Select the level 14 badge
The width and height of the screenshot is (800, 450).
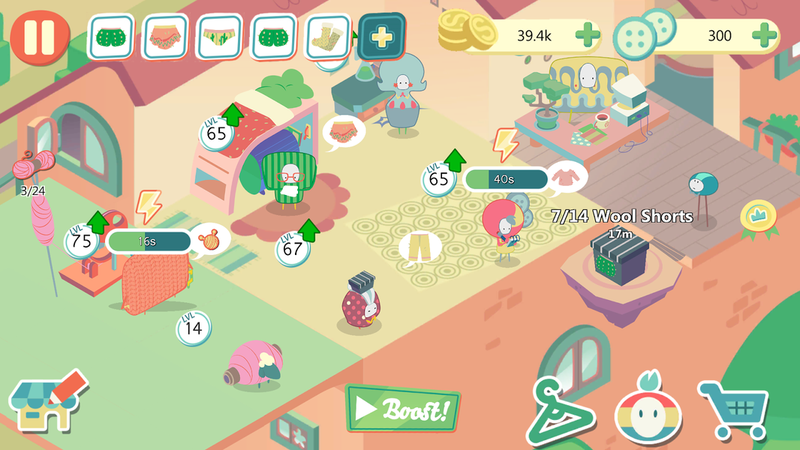click(194, 327)
